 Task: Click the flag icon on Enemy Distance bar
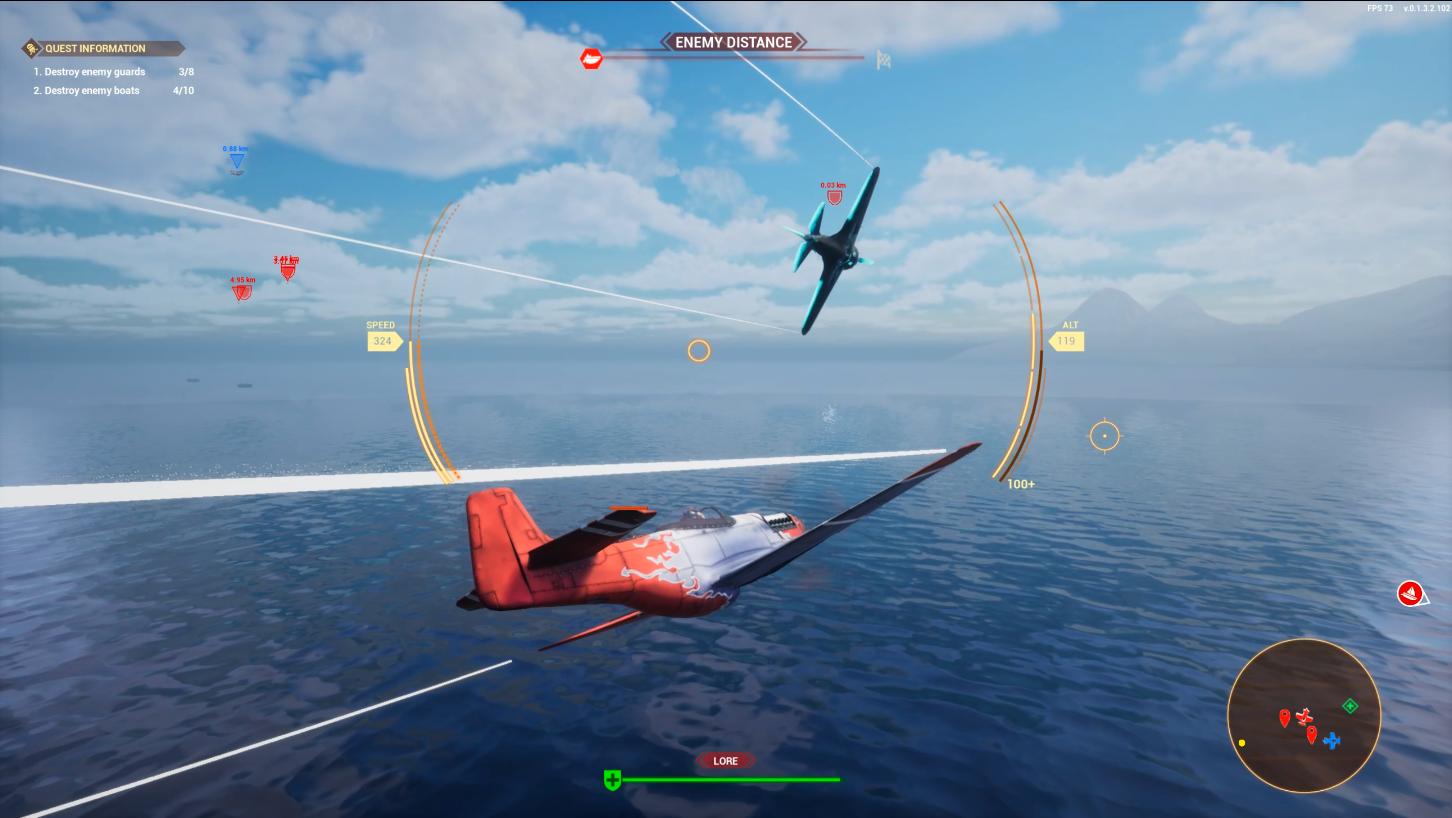tap(883, 59)
